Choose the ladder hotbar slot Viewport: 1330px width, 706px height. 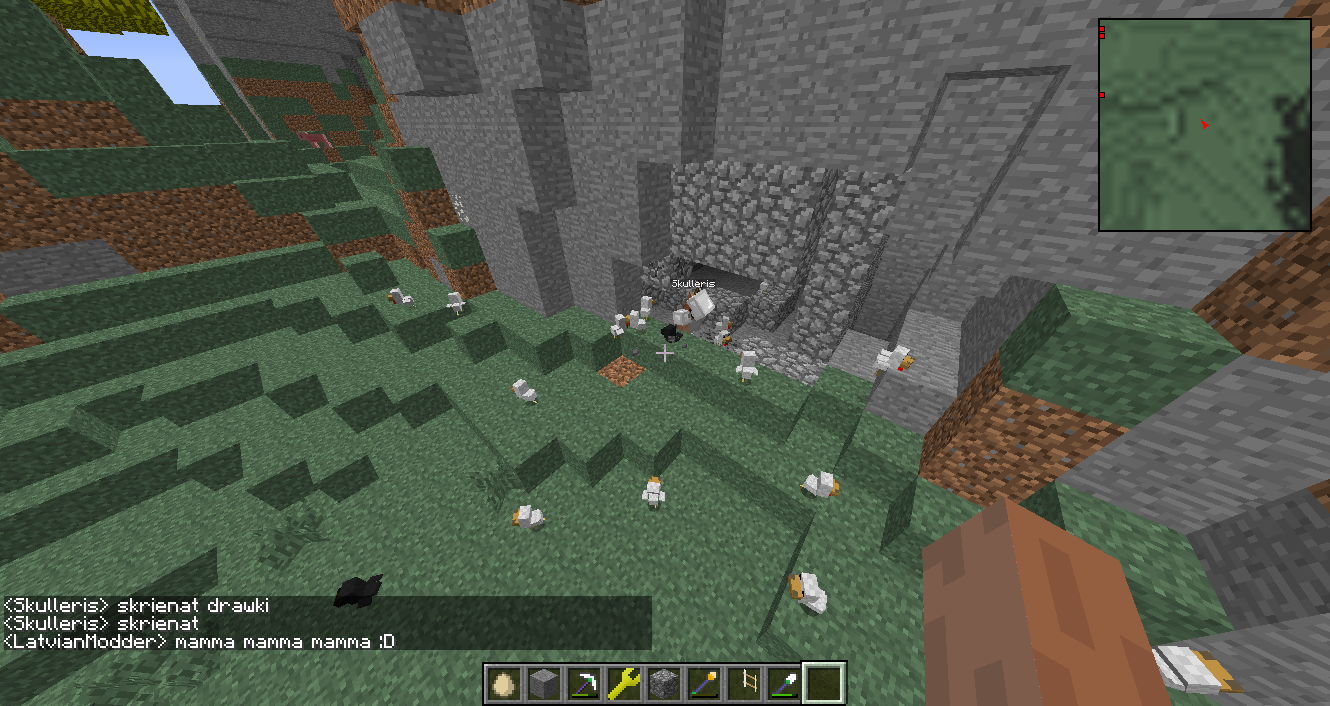745,683
